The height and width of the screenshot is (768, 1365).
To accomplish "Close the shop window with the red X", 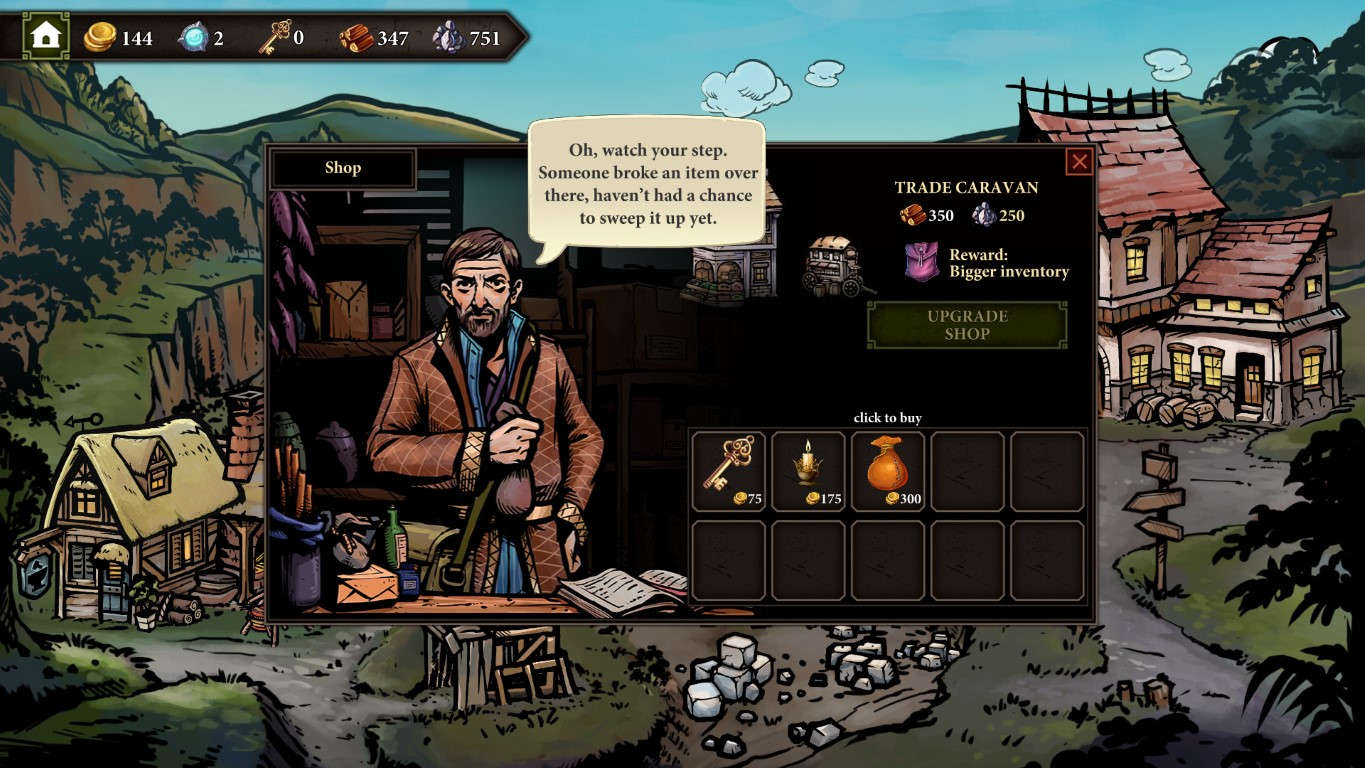I will point(1080,162).
